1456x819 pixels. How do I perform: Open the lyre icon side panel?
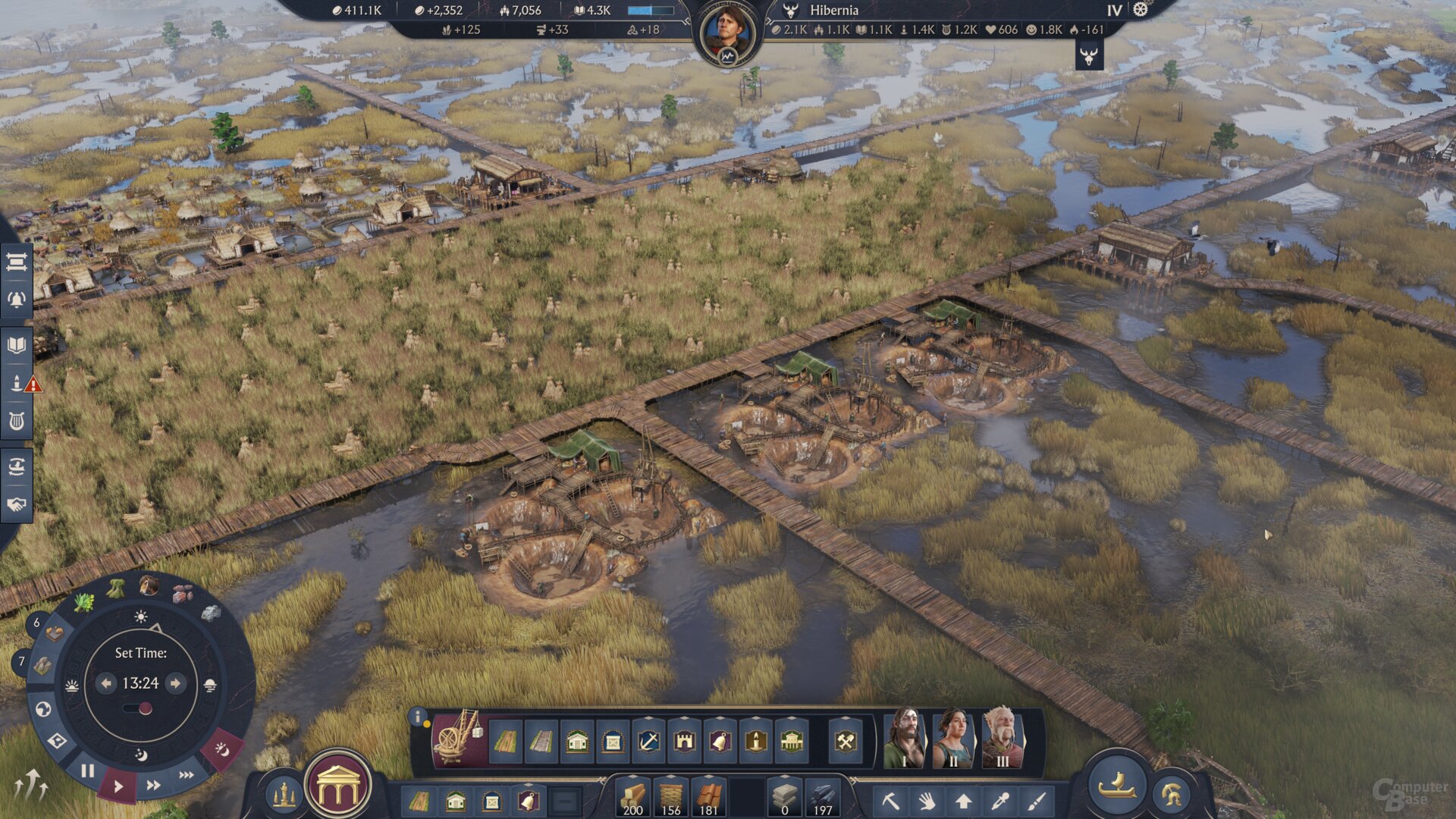tap(17, 422)
